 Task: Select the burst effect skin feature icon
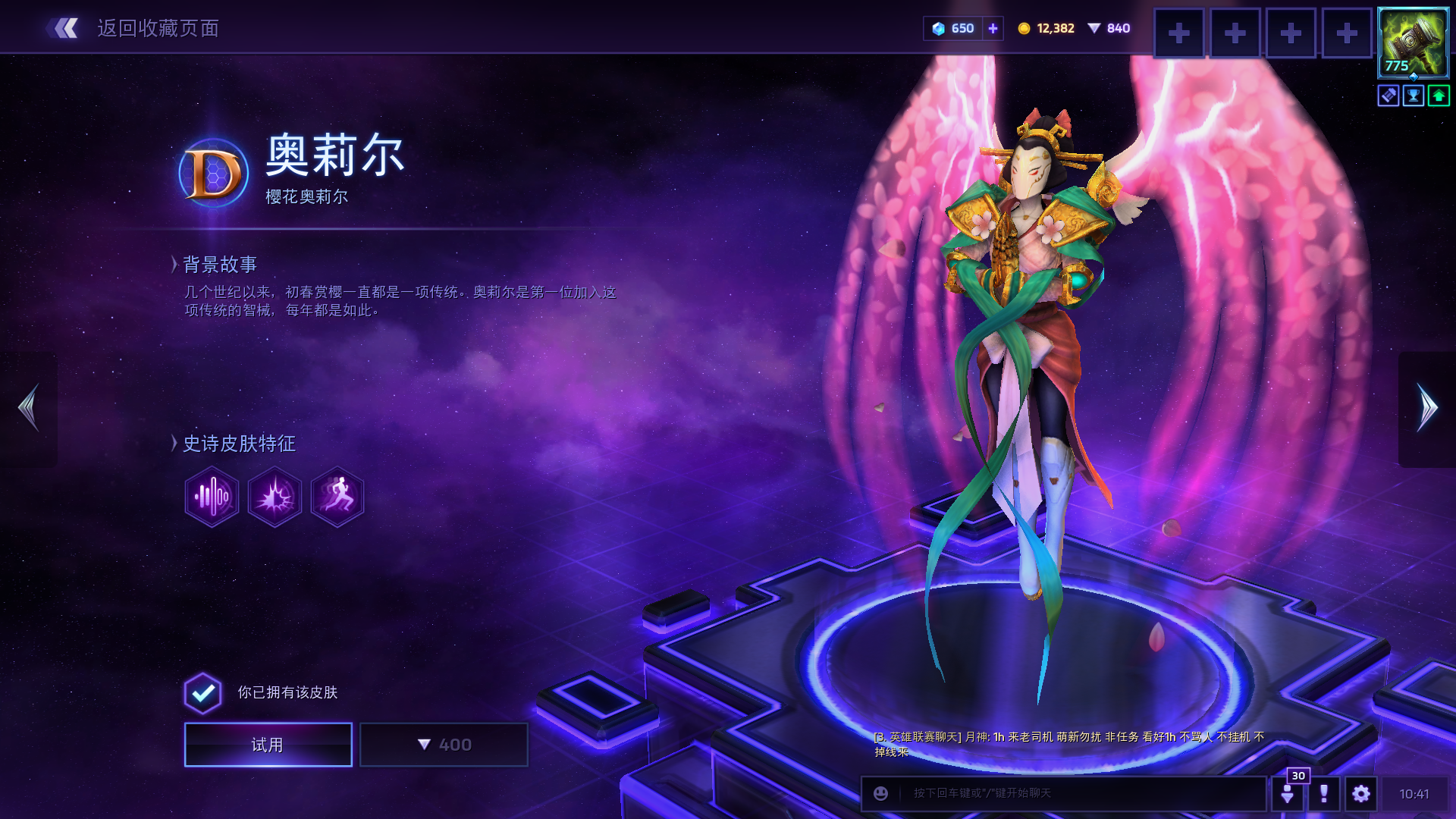pos(275,497)
